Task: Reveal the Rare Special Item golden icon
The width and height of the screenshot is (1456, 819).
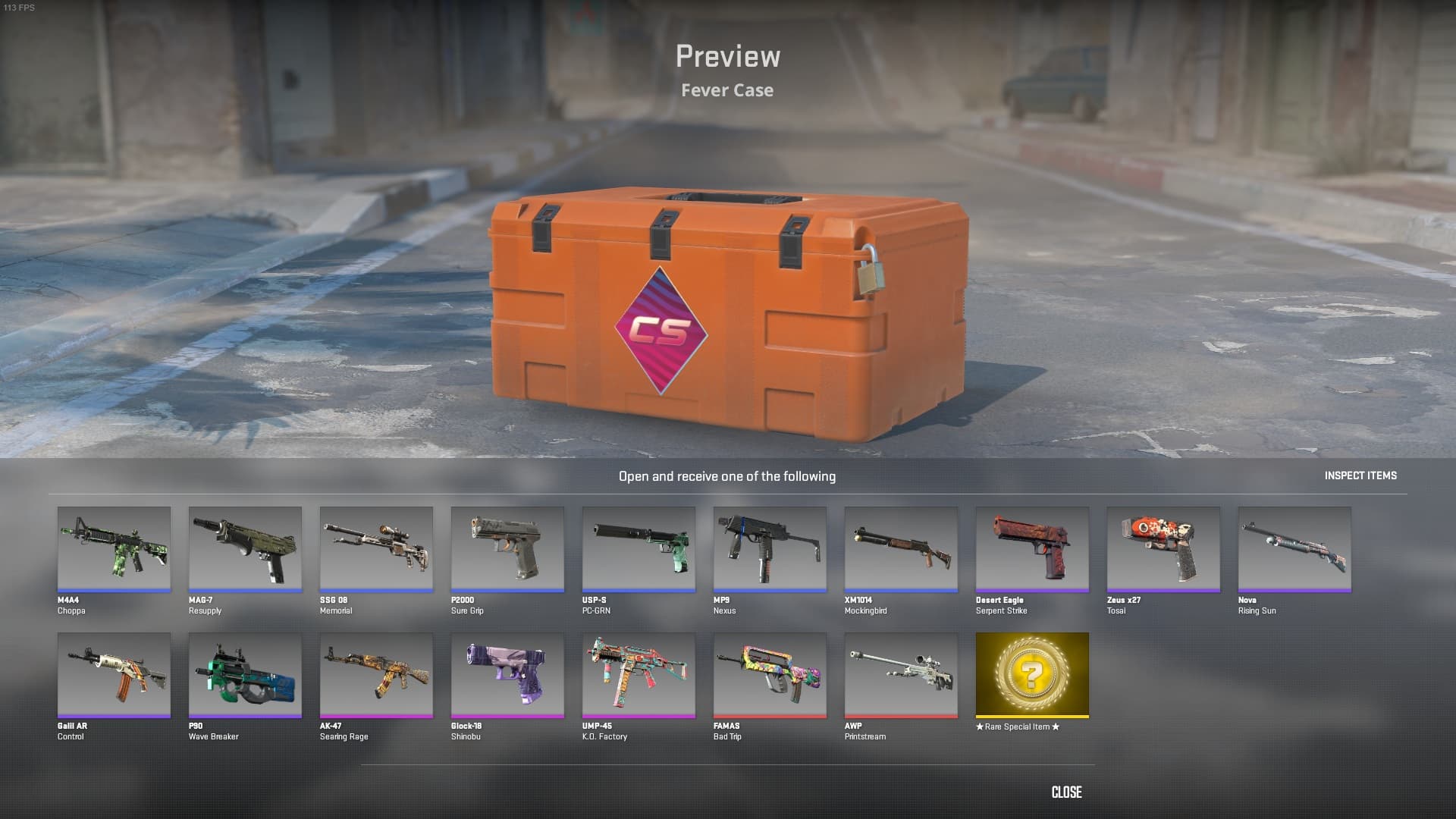Action: [x=1032, y=675]
